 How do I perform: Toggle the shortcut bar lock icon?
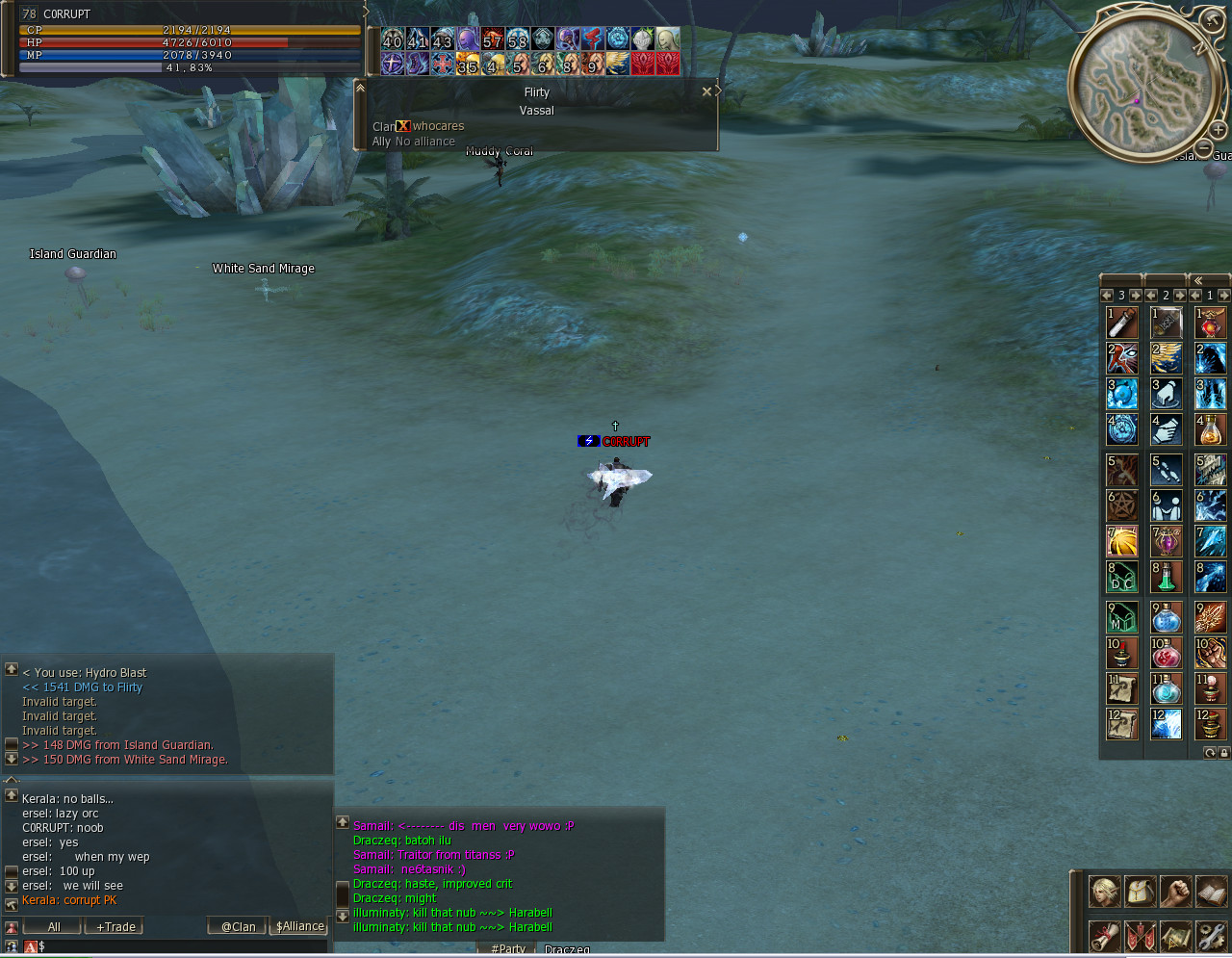tap(1223, 753)
